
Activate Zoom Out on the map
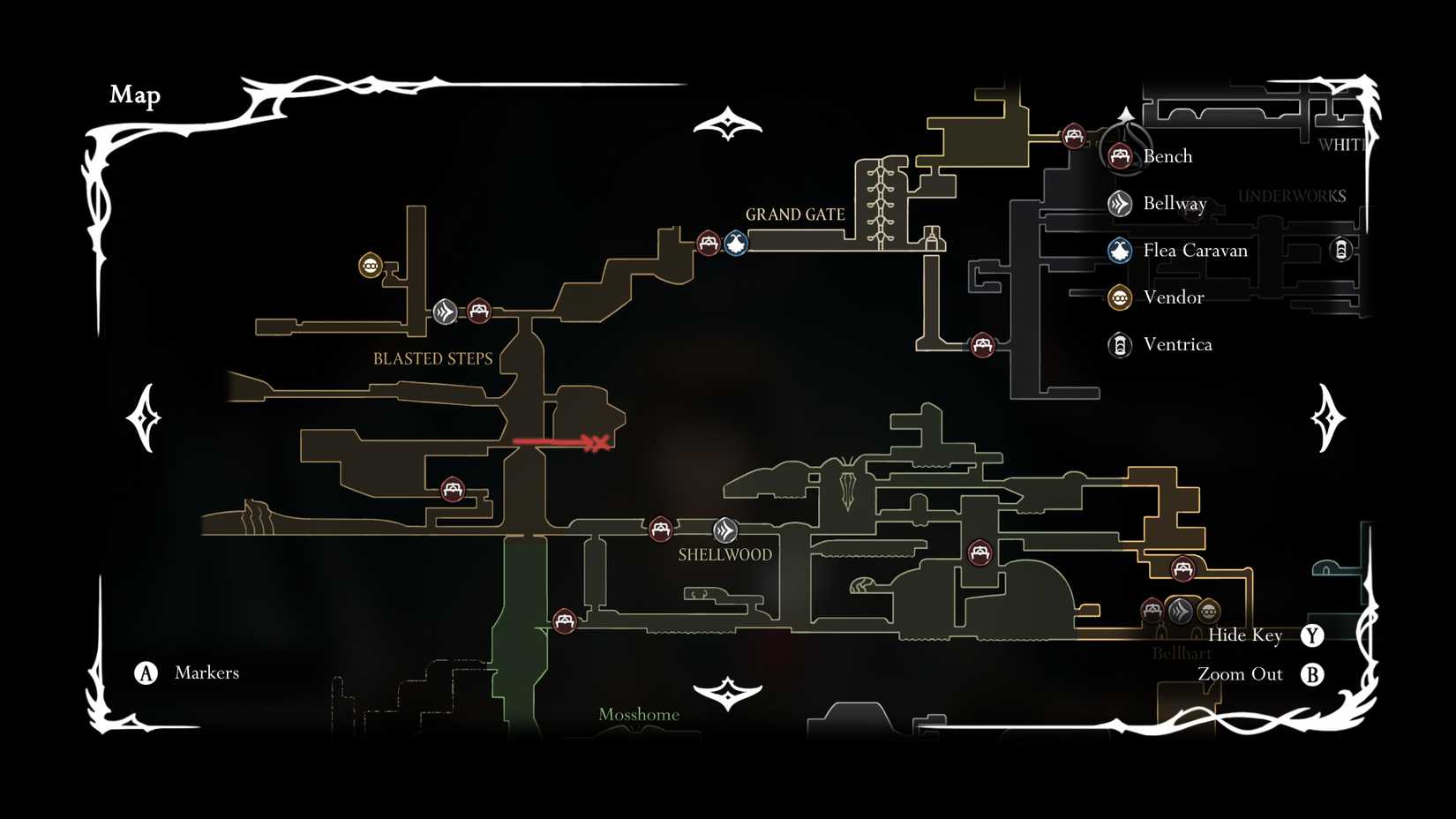click(1239, 673)
